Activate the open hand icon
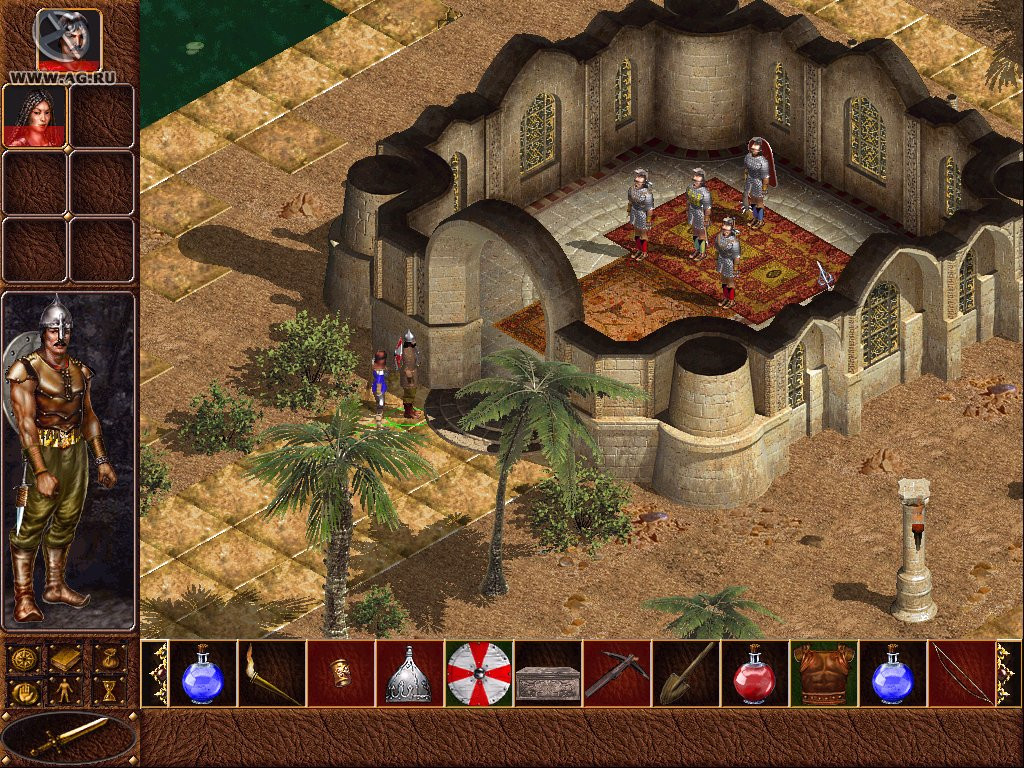The width and height of the screenshot is (1024, 768). (x=23, y=691)
